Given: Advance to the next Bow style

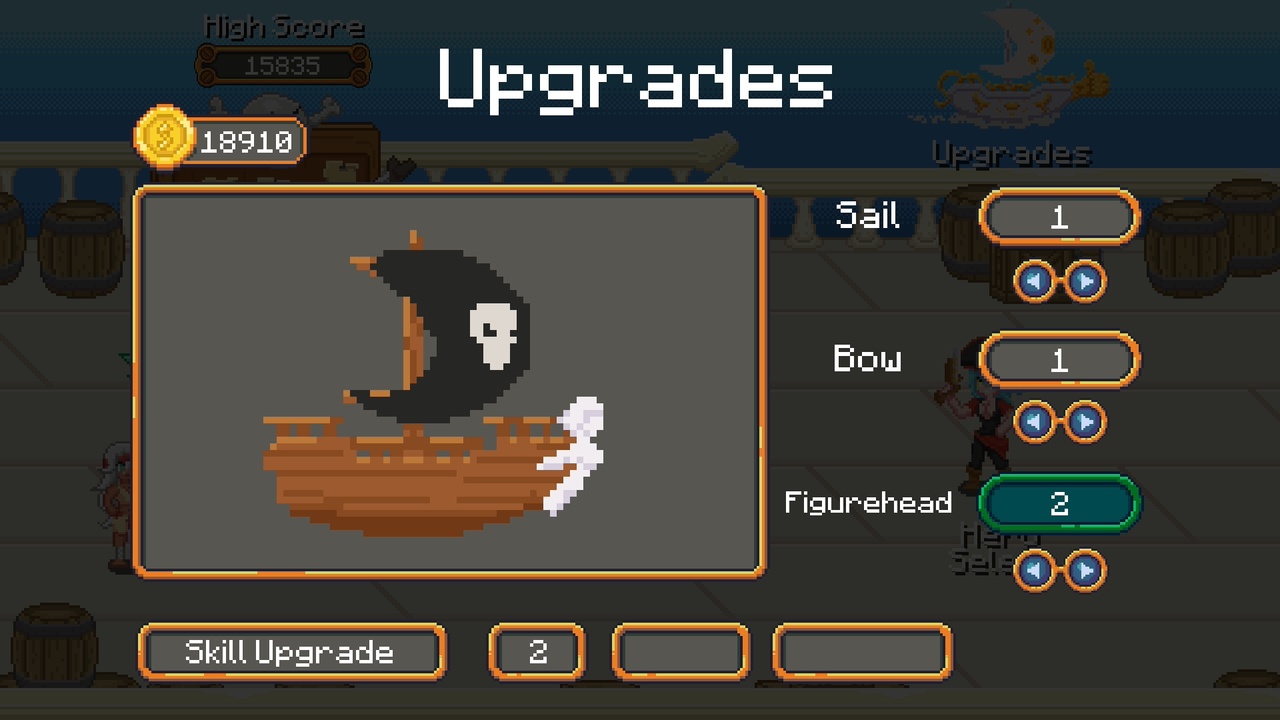Looking at the screenshot, I should click(x=1085, y=422).
